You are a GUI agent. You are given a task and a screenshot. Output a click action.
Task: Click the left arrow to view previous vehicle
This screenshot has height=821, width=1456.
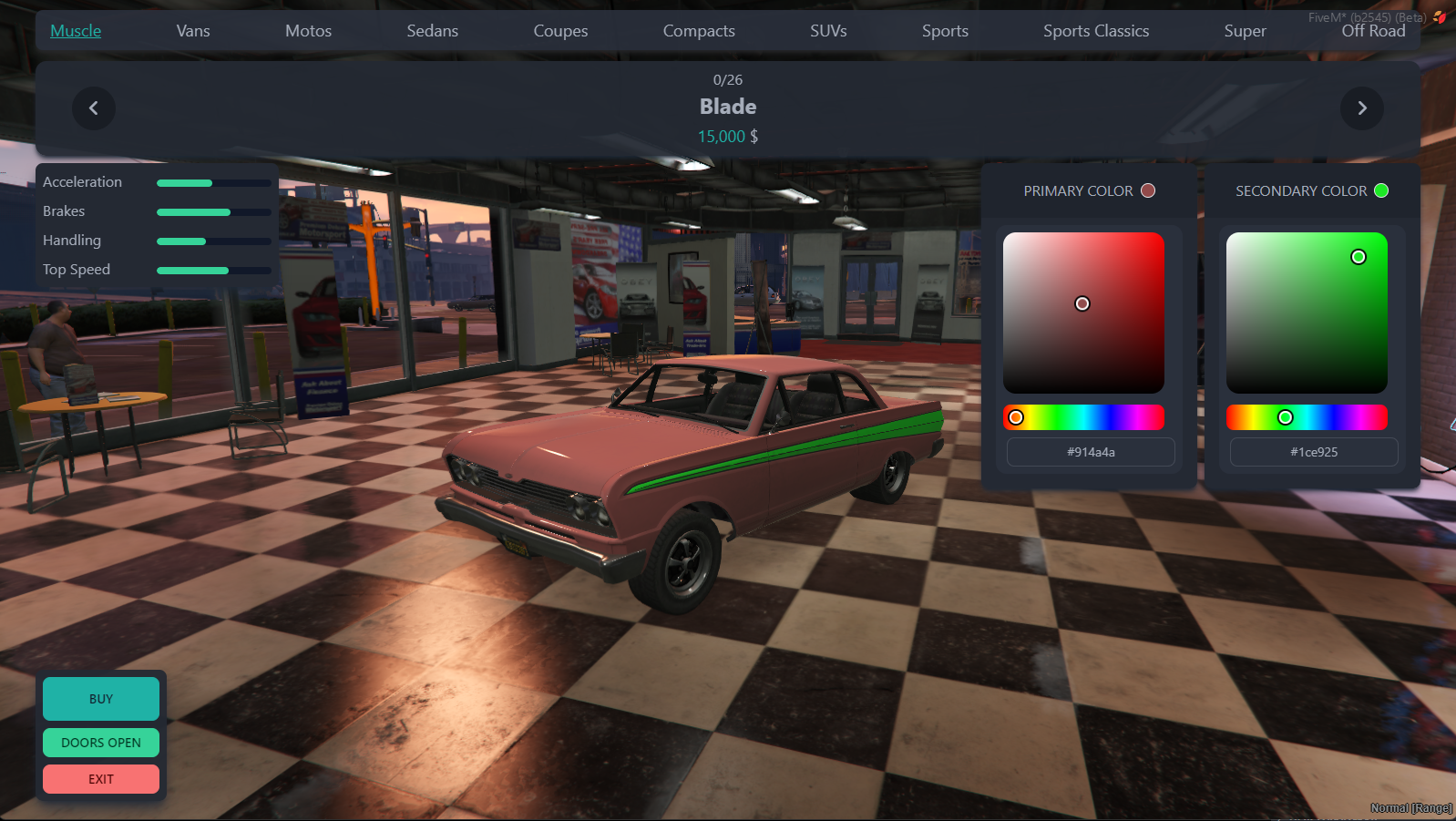tap(94, 108)
